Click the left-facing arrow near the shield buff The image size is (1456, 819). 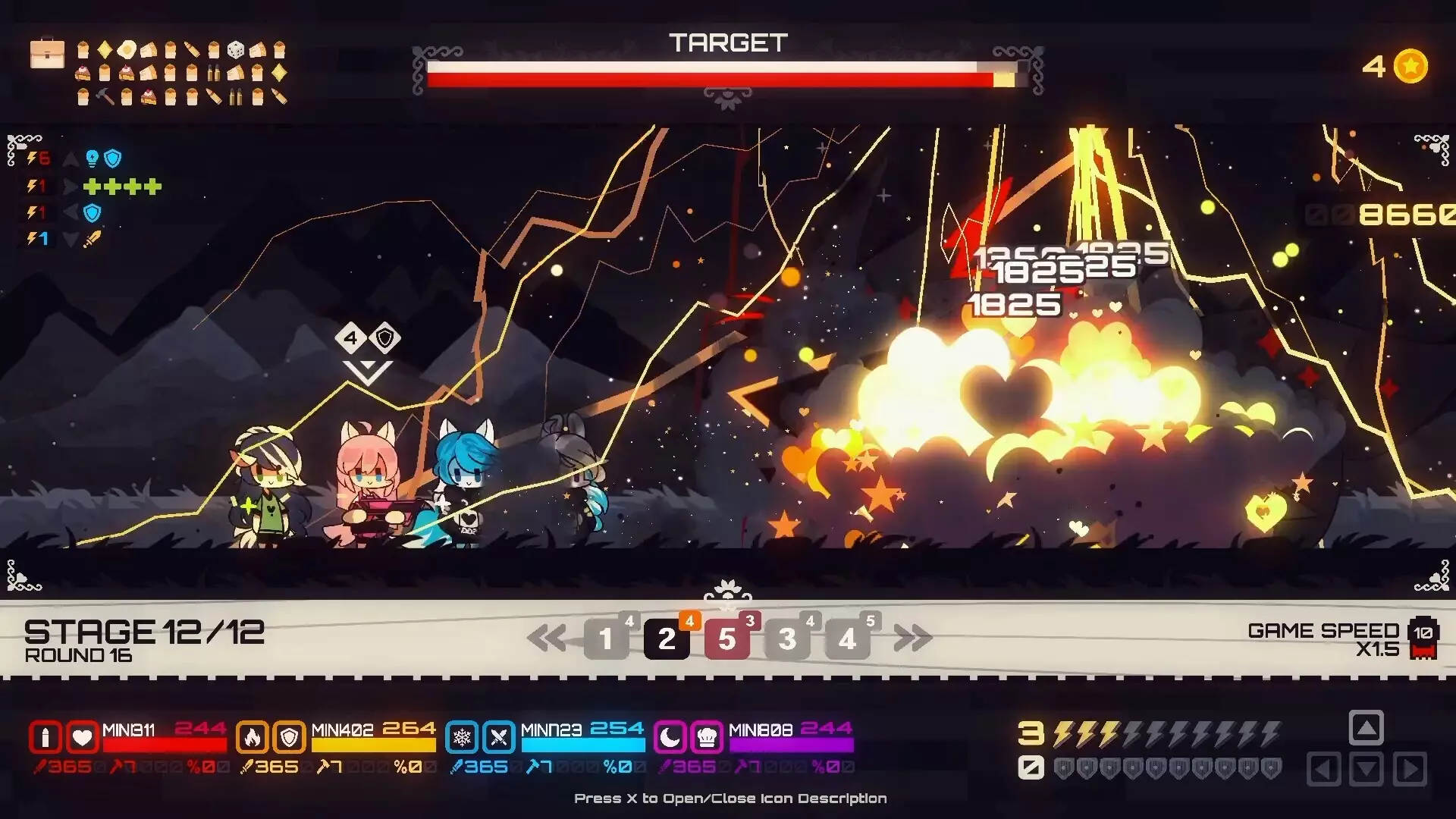click(70, 213)
